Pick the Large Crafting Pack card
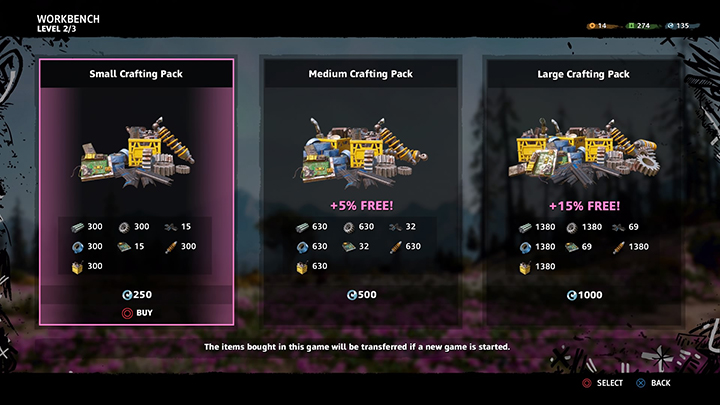The width and height of the screenshot is (720, 405). pyautogui.click(x=584, y=190)
